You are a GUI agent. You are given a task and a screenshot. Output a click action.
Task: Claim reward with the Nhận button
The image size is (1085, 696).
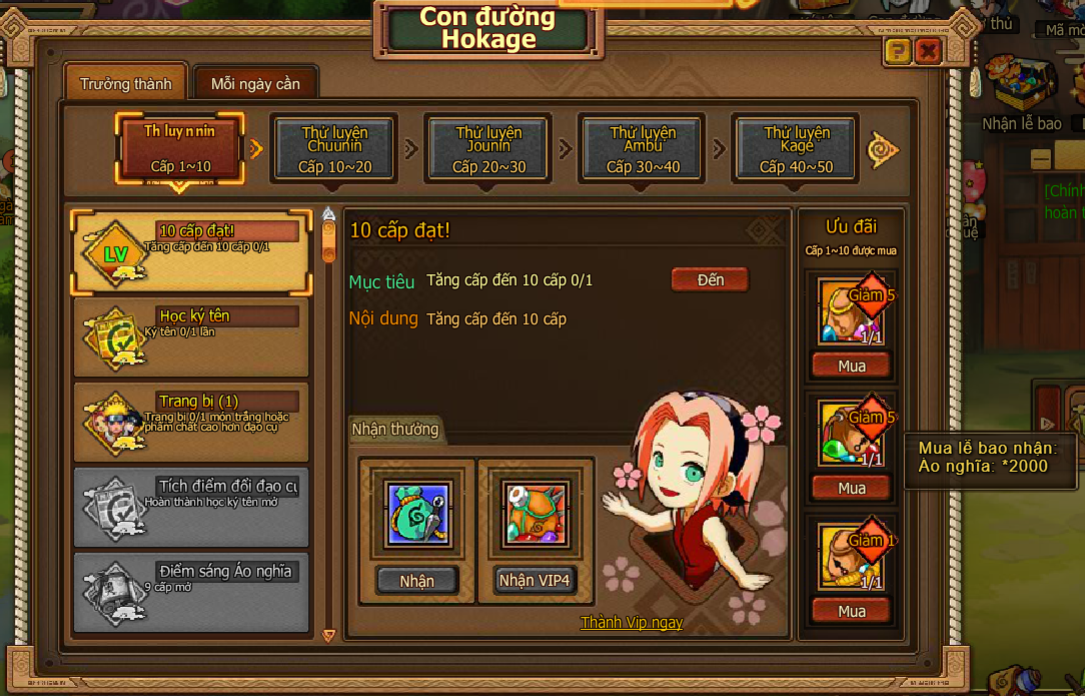[417, 580]
